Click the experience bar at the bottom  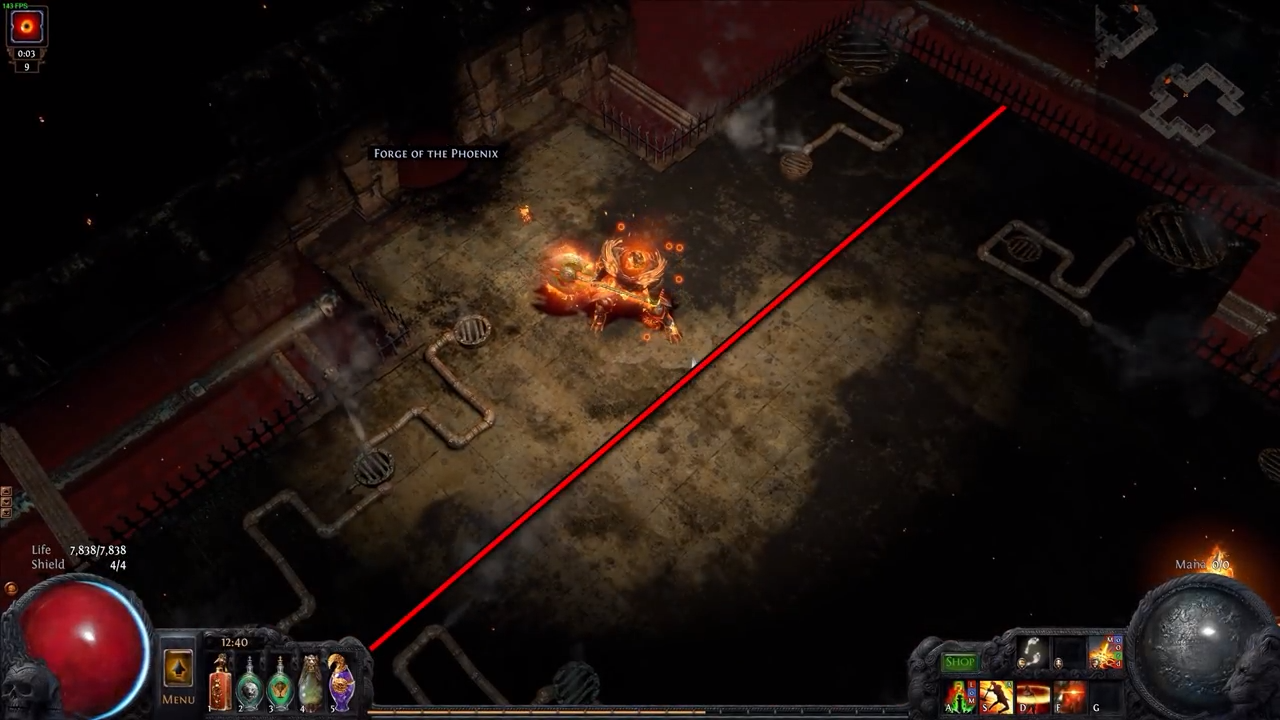click(x=640, y=712)
